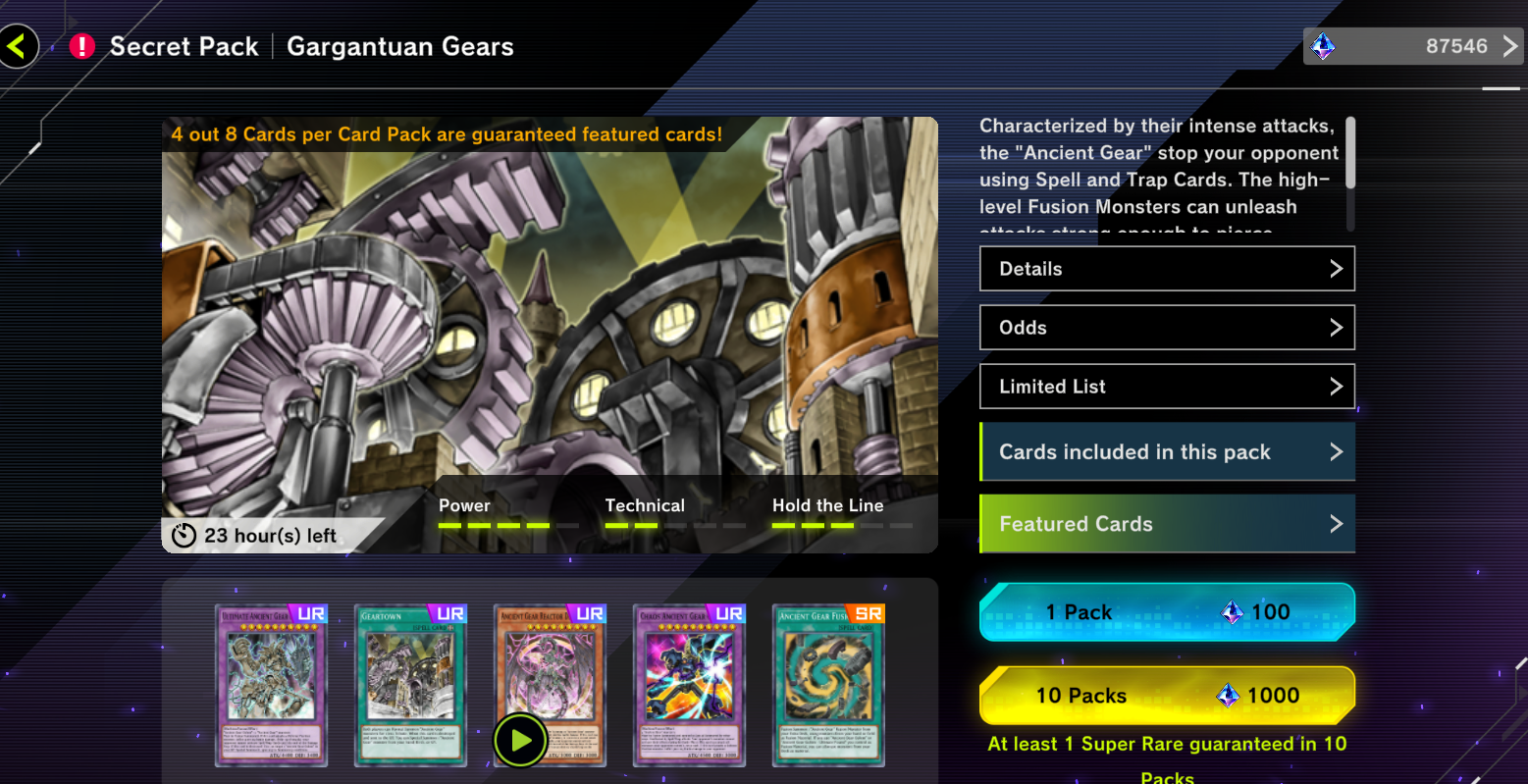Select the Ancient Gear Fusion SR card thumbnail

[828, 686]
